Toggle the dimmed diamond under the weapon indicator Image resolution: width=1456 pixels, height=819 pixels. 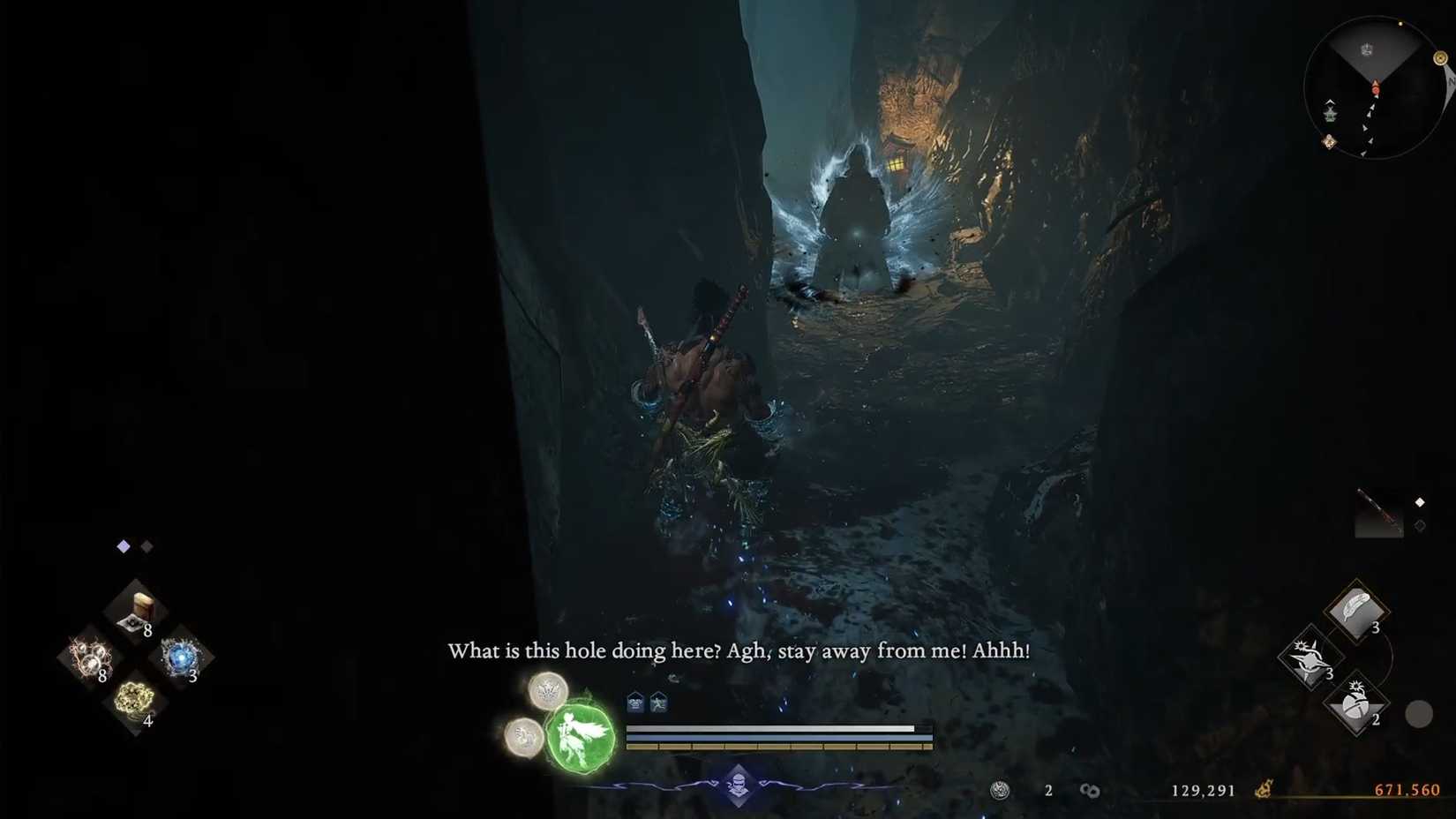coord(1421,526)
